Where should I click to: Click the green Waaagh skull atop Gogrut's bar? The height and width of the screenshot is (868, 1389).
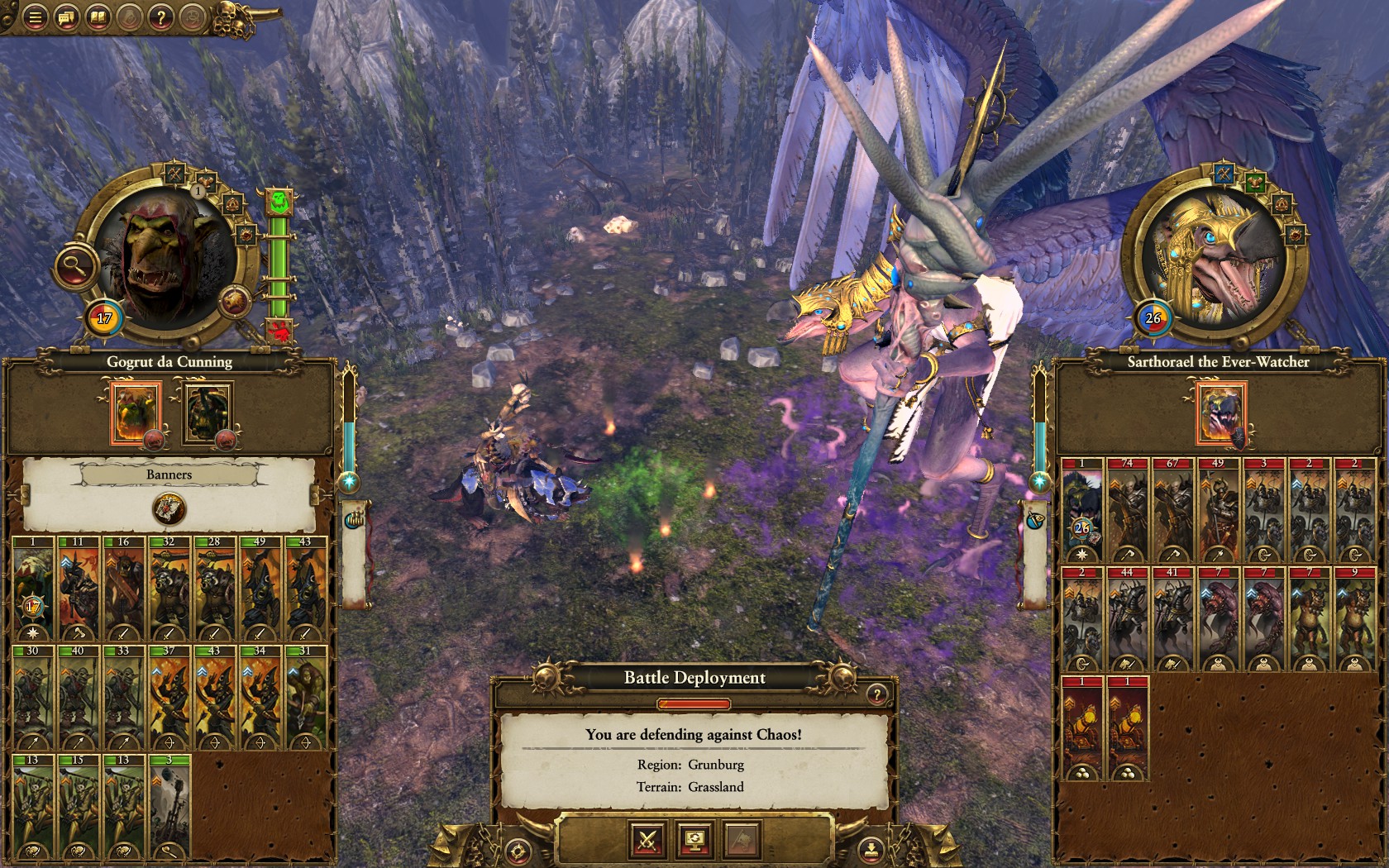[279, 202]
